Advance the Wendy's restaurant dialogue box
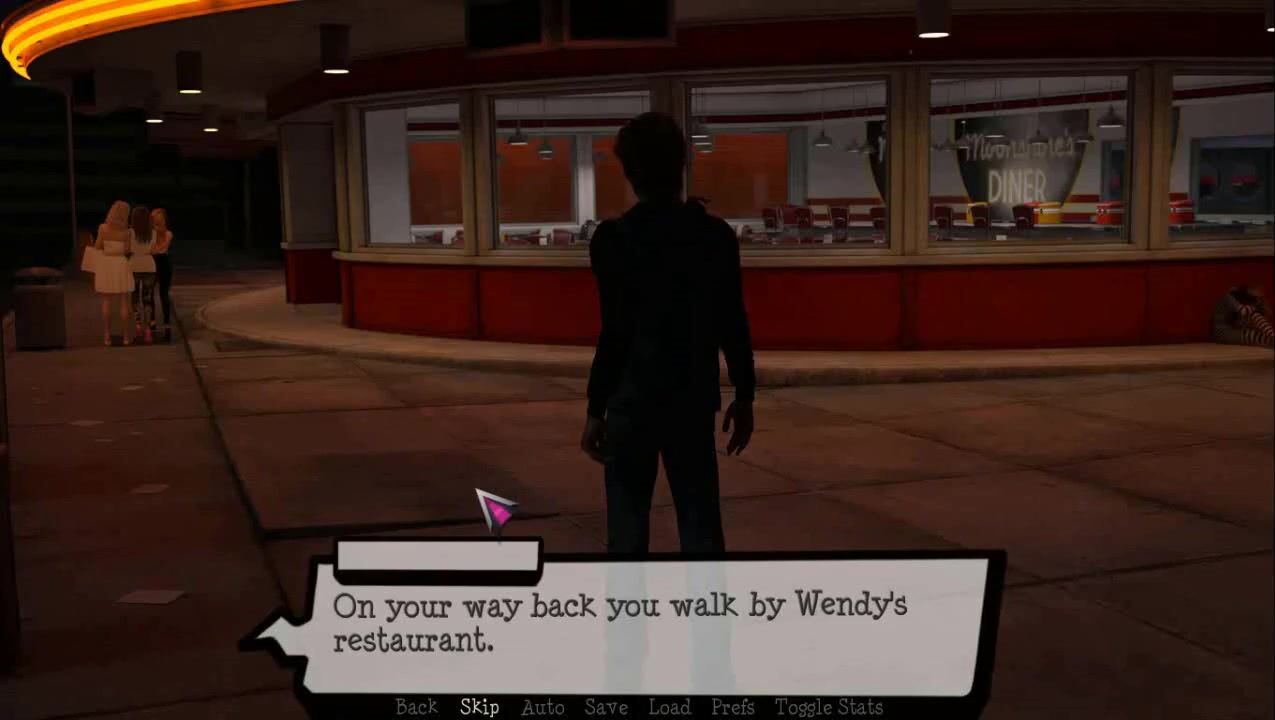The height and width of the screenshot is (720, 1275). (x=640, y=625)
